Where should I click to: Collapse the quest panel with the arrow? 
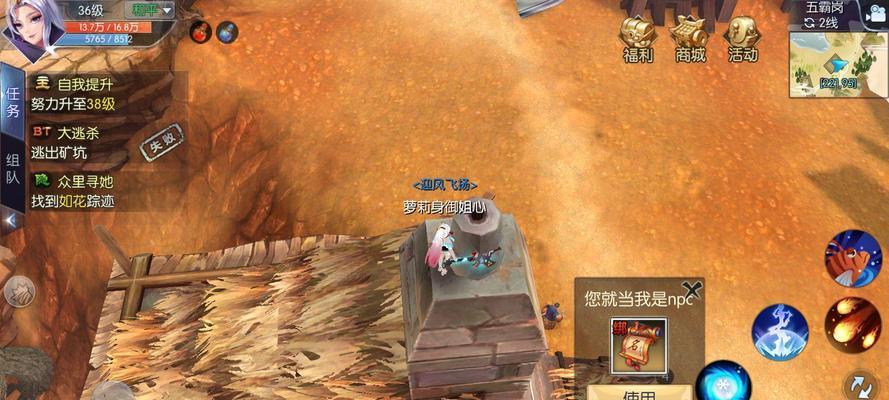(x=11, y=219)
